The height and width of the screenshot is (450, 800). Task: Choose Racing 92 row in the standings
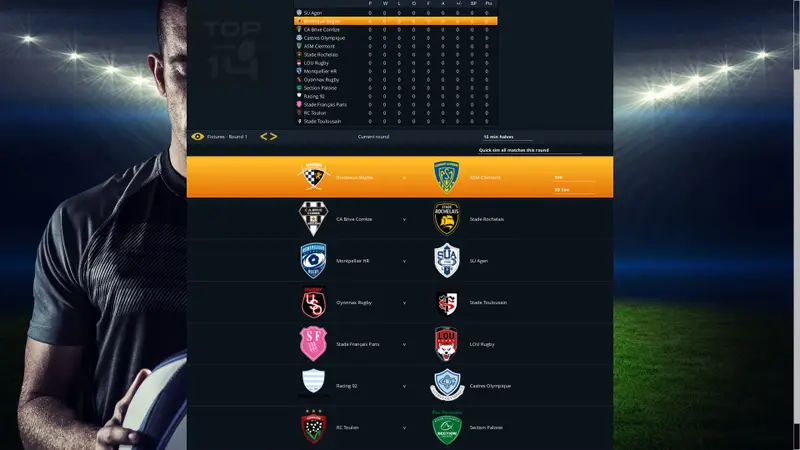[x=322, y=96]
